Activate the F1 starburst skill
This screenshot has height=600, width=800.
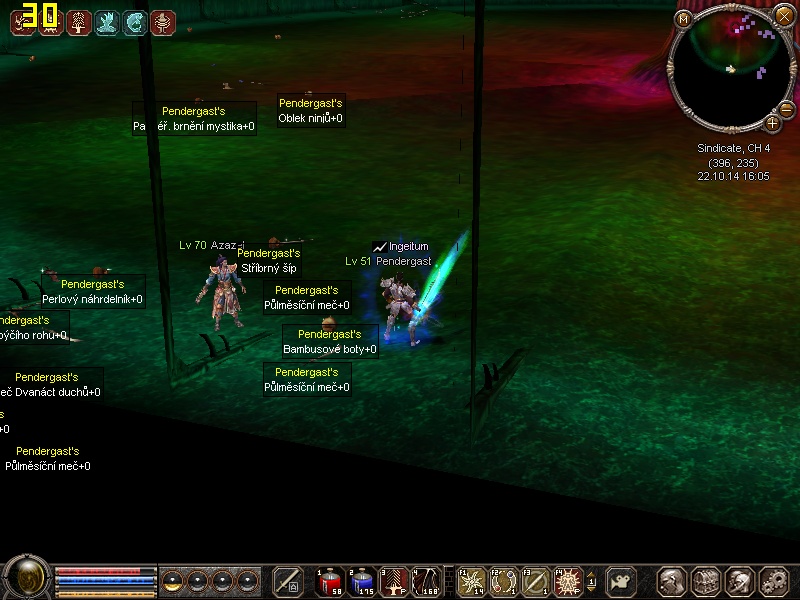[x=471, y=581]
